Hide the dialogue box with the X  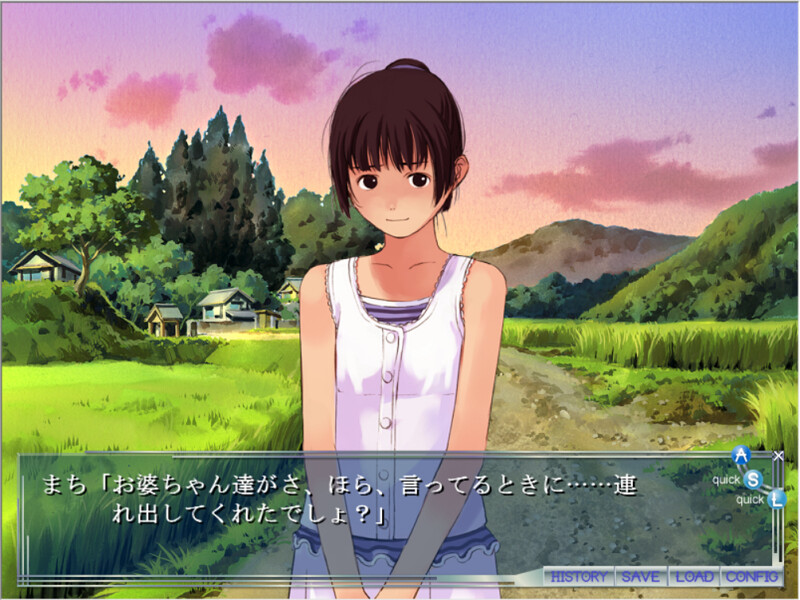[x=778, y=456]
